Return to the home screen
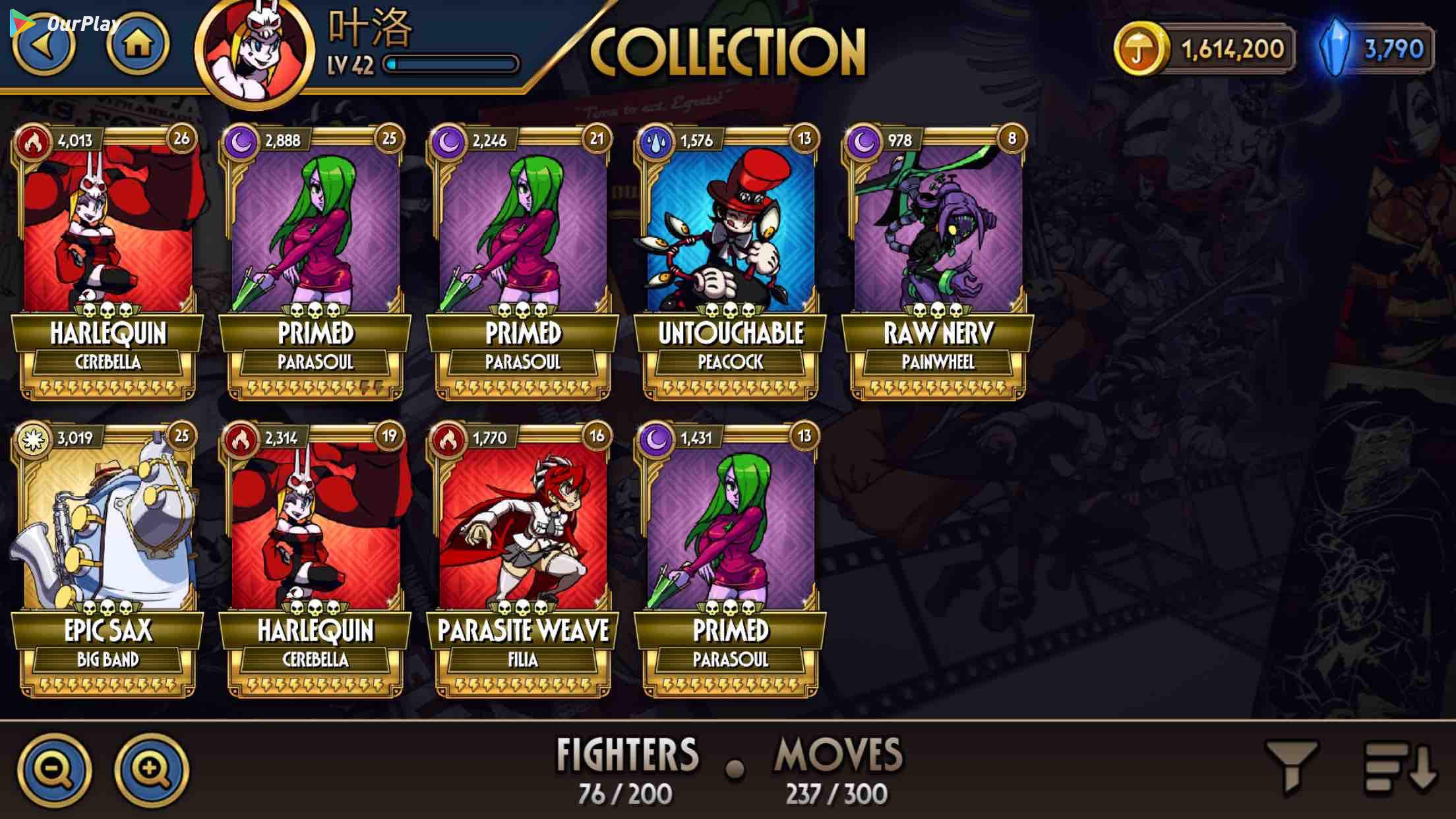The width and height of the screenshot is (1456, 819). pos(138,45)
